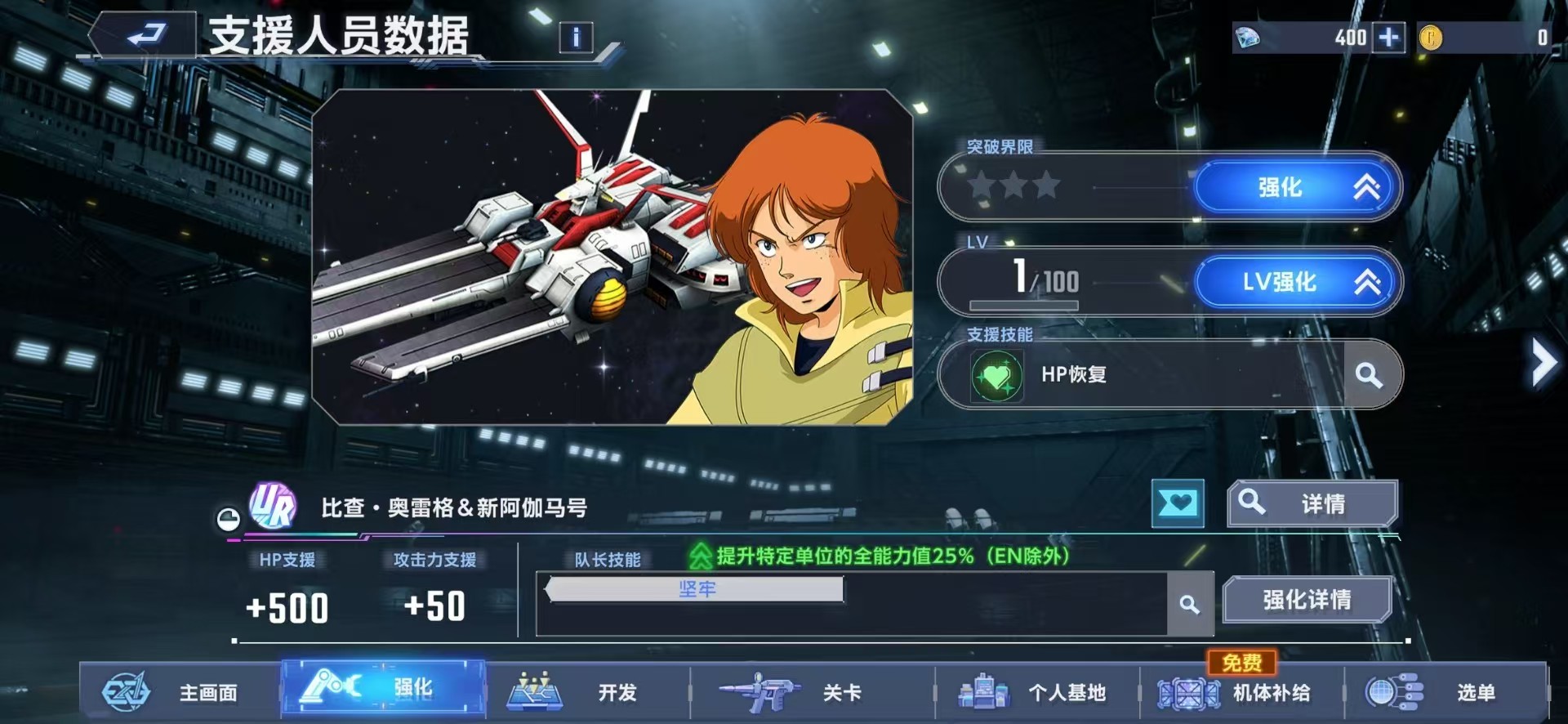
Task: Tap the magnifier beside HP恢复
Action: [1370, 374]
